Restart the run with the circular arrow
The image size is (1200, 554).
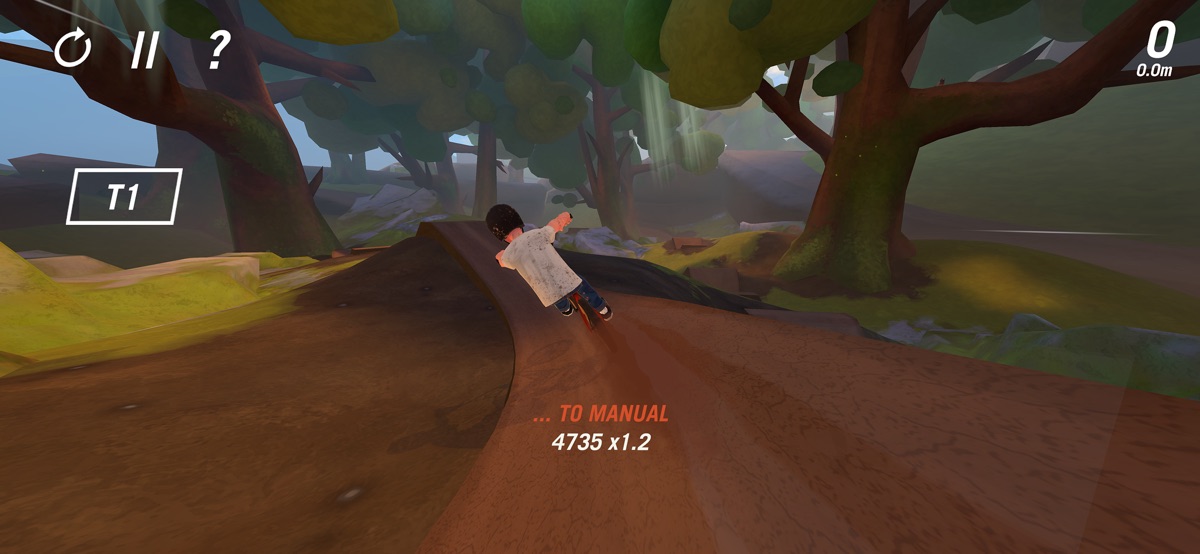(x=72, y=48)
